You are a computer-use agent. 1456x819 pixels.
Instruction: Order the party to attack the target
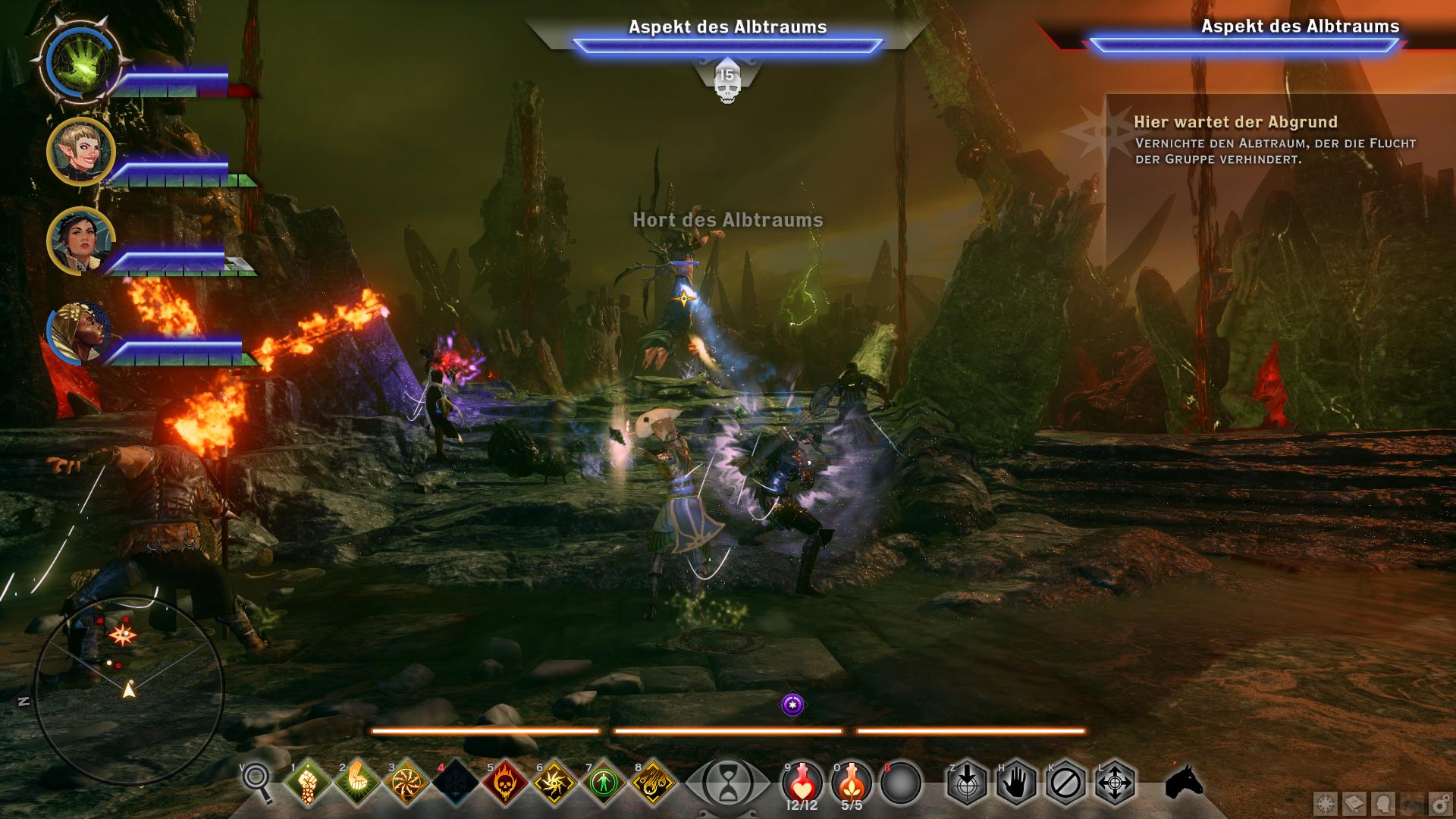[x=967, y=781]
